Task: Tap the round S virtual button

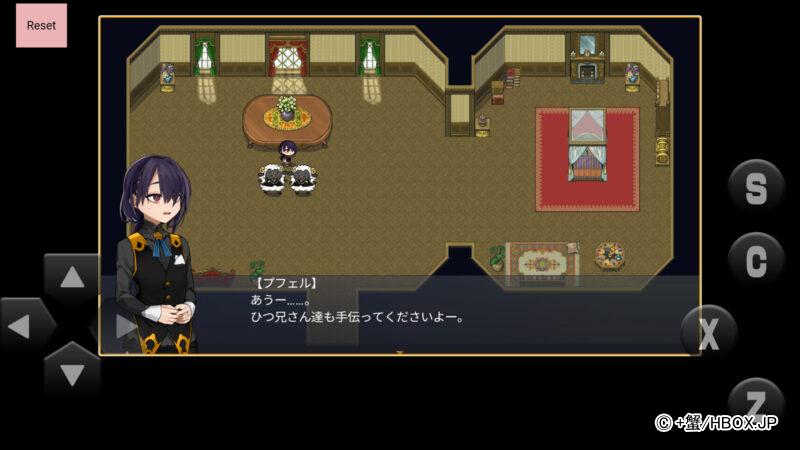Action: pyautogui.click(x=756, y=188)
